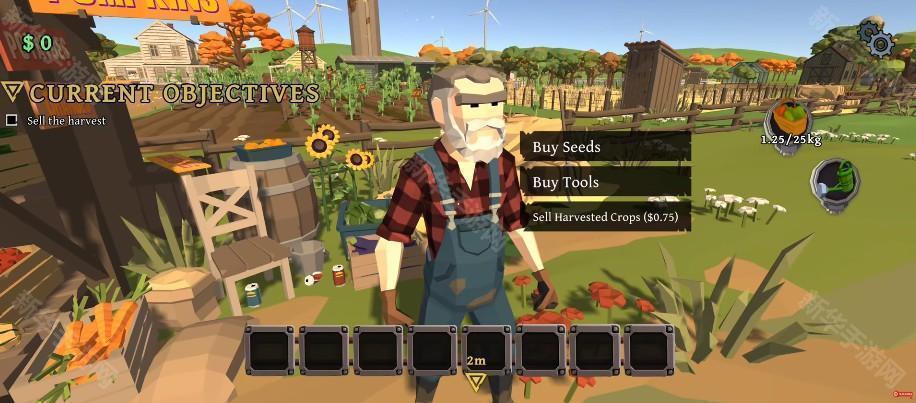916x403 pixels.
Task: Select Buy Tools from the shop menu
Action: (605, 182)
